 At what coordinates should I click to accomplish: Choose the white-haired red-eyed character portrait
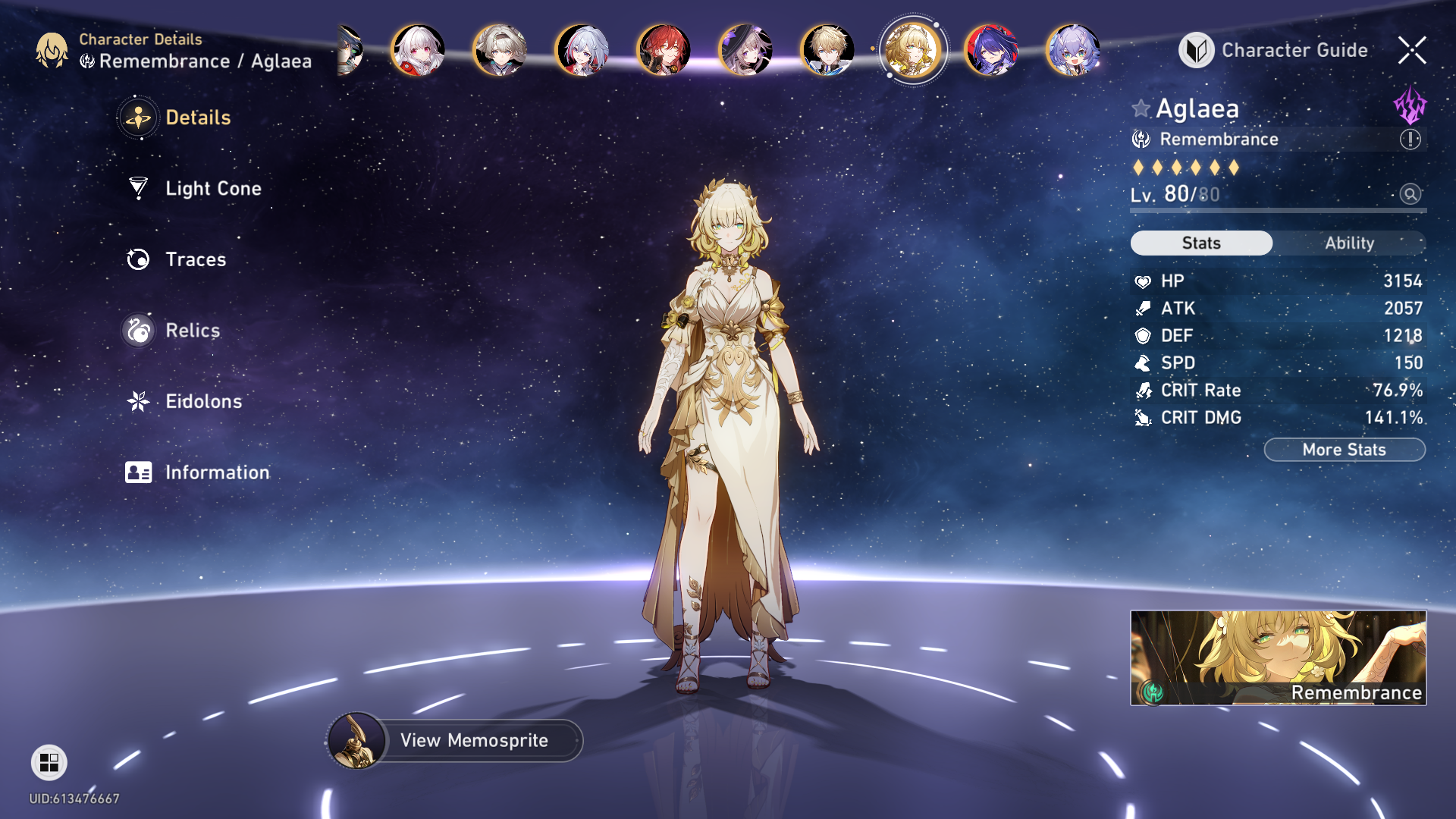[x=418, y=50]
